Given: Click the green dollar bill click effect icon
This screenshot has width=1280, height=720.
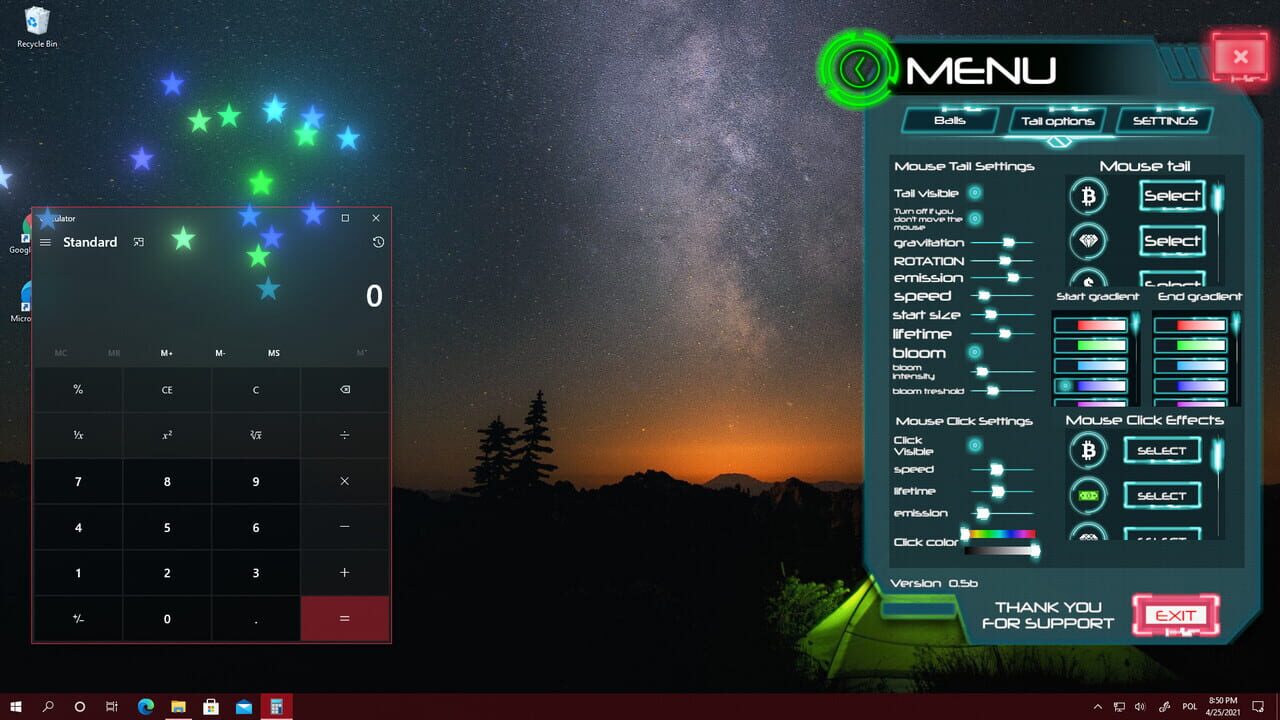Looking at the screenshot, I should click(x=1088, y=495).
